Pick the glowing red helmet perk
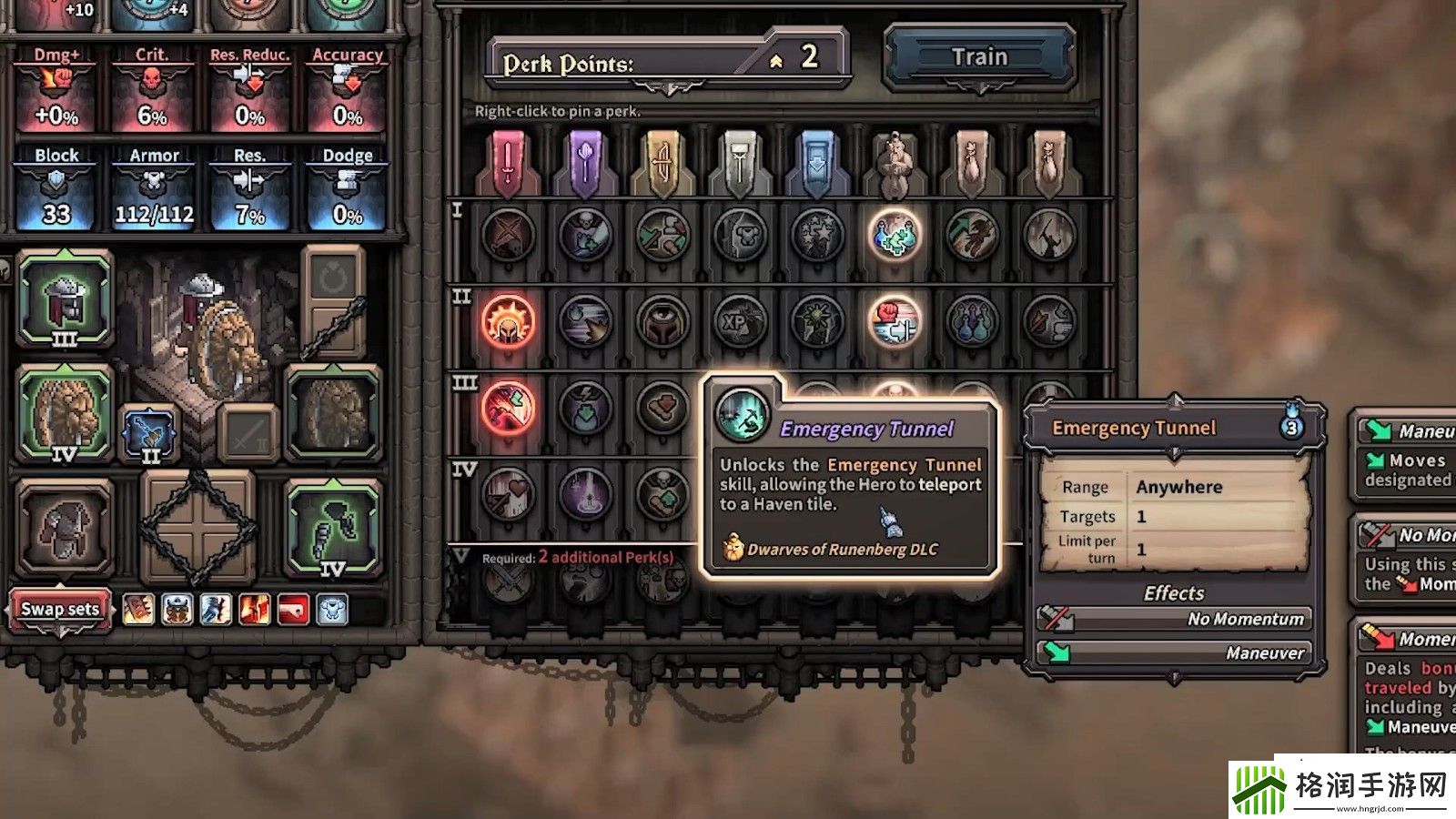1456x819 pixels. [x=509, y=322]
